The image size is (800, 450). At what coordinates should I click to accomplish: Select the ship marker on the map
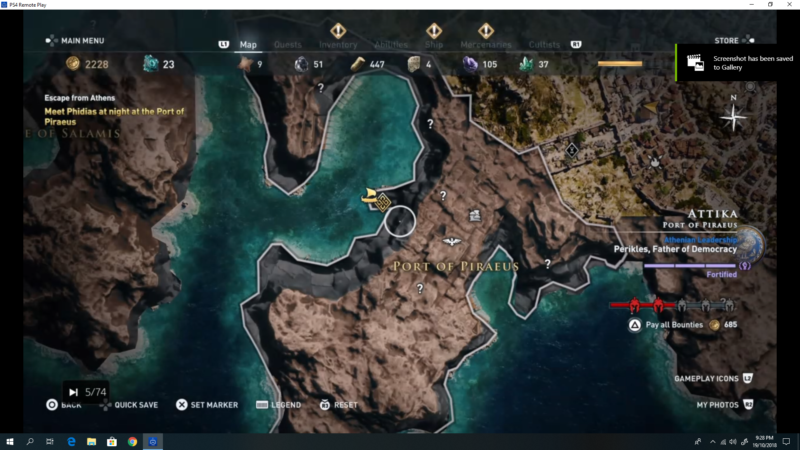(369, 196)
